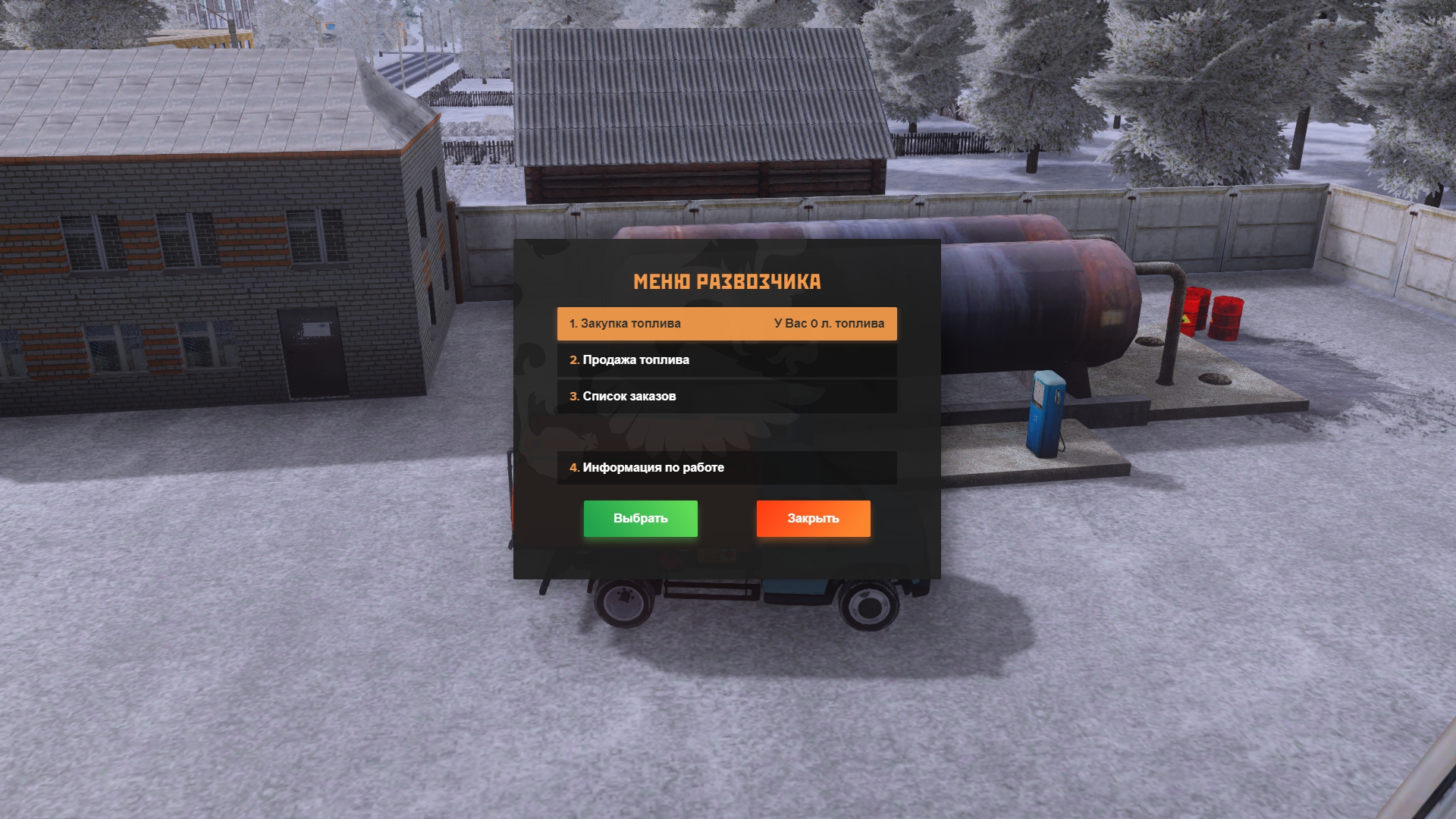Show "Информация по работе"
1456x819 pixels.
726,468
